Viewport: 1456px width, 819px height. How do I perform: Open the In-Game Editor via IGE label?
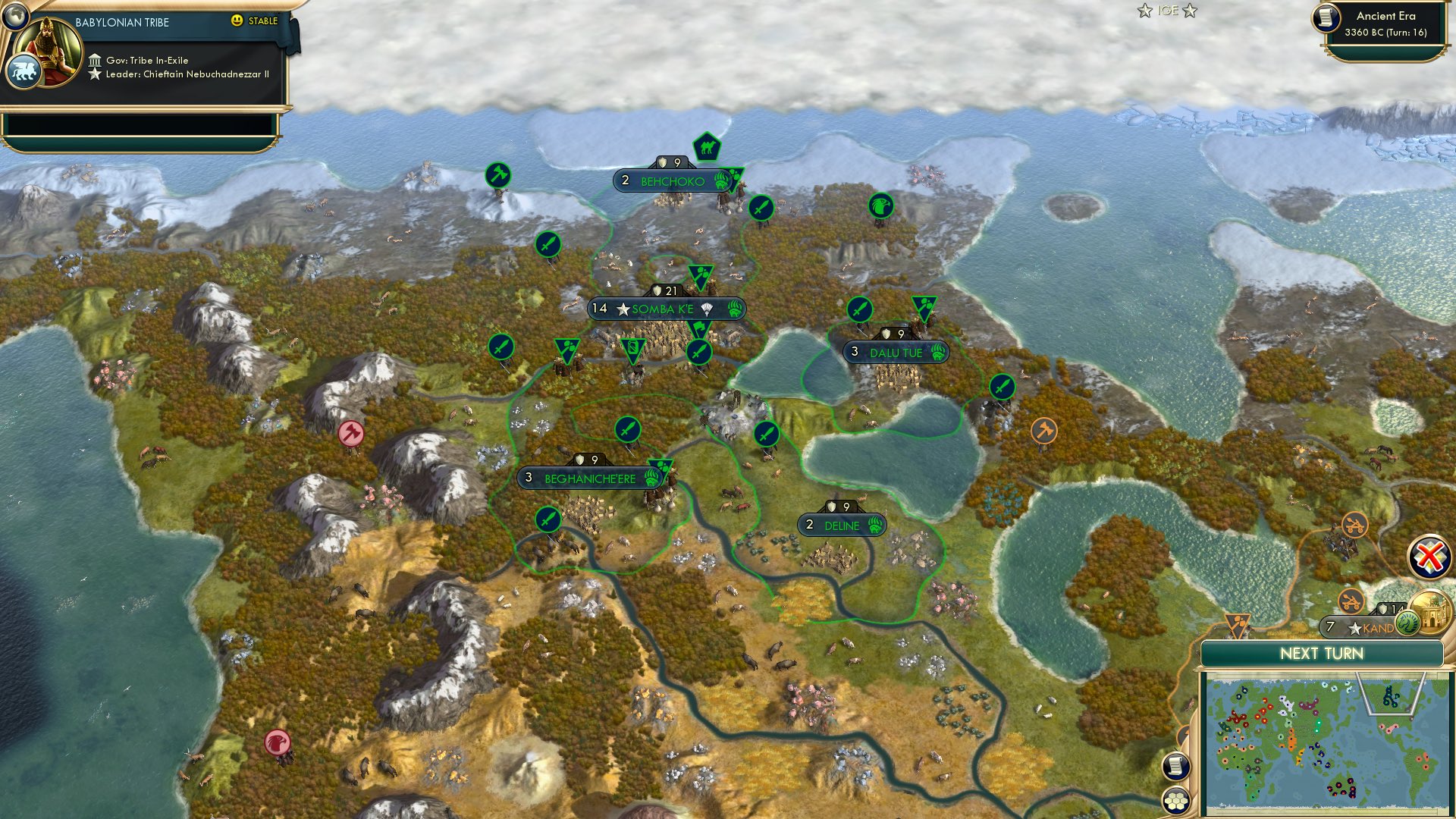tap(1168, 11)
